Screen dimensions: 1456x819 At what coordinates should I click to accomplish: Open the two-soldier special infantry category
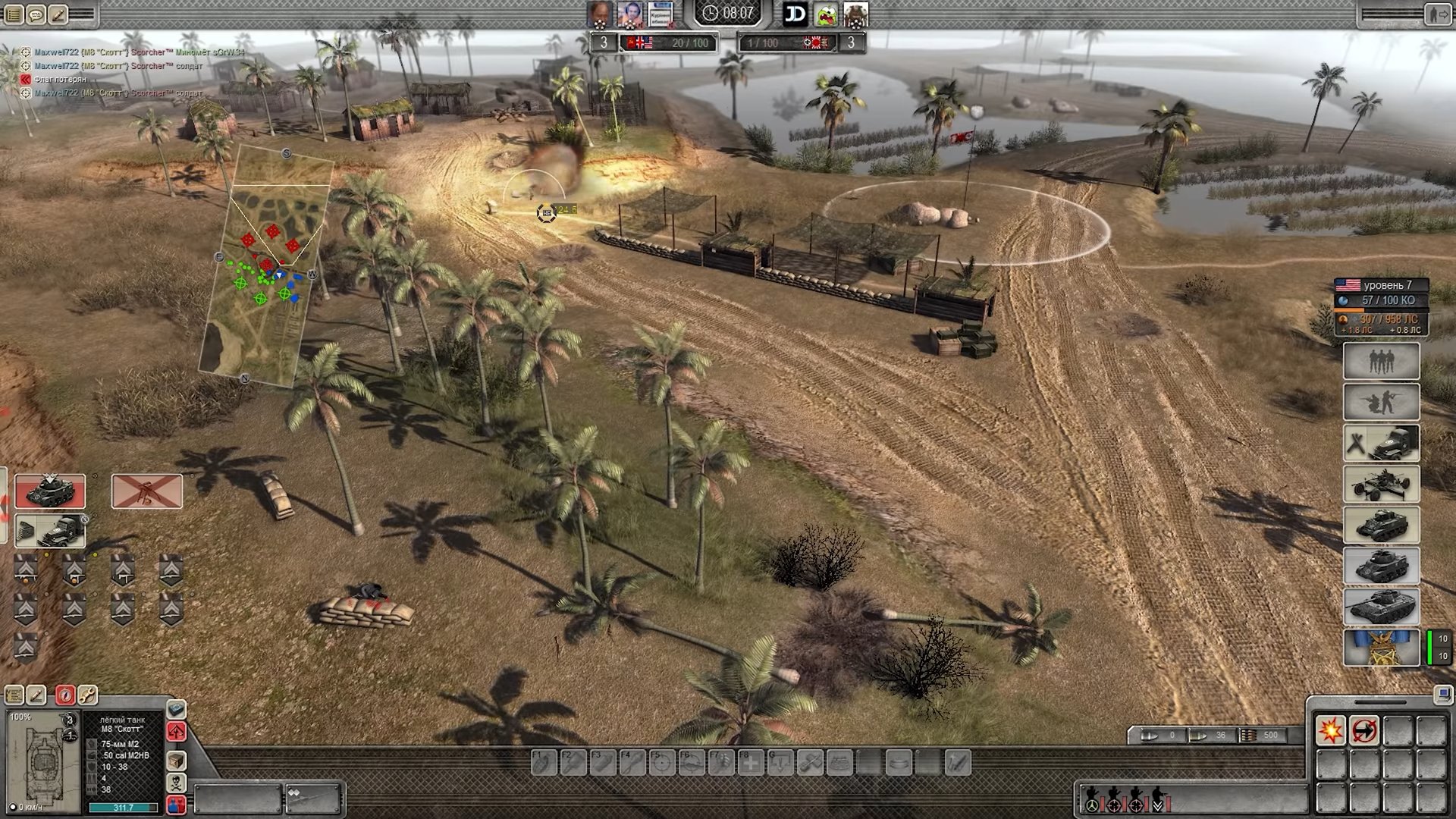pyautogui.click(x=1381, y=402)
